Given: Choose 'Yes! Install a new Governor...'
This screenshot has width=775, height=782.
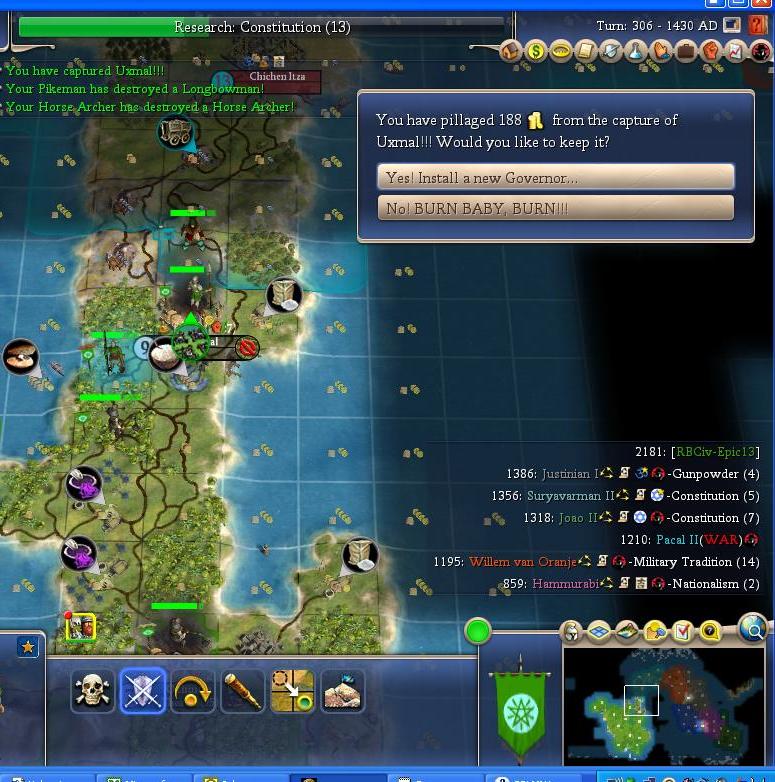Looking at the screenshot, I should coord(555,178).
